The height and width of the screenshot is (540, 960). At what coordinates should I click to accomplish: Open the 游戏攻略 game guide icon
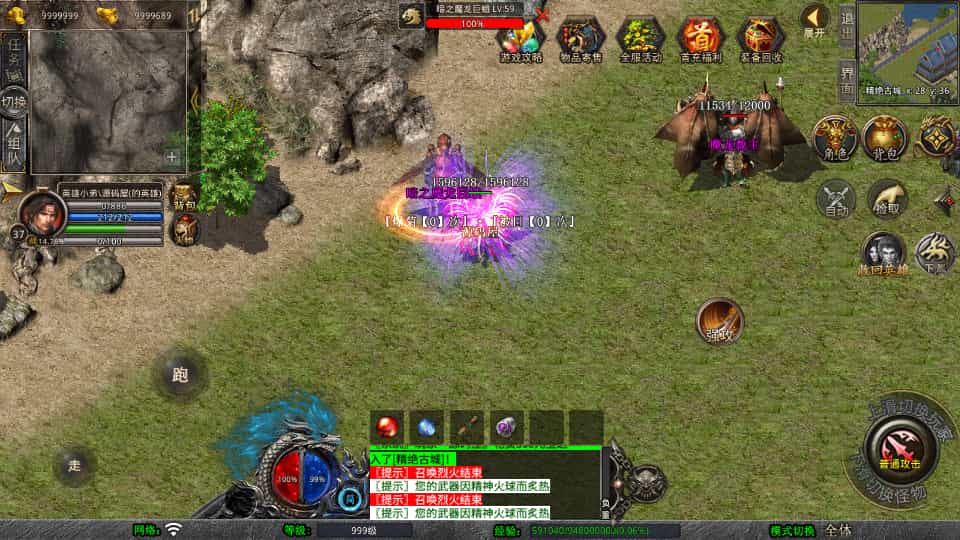click(521, 40)
